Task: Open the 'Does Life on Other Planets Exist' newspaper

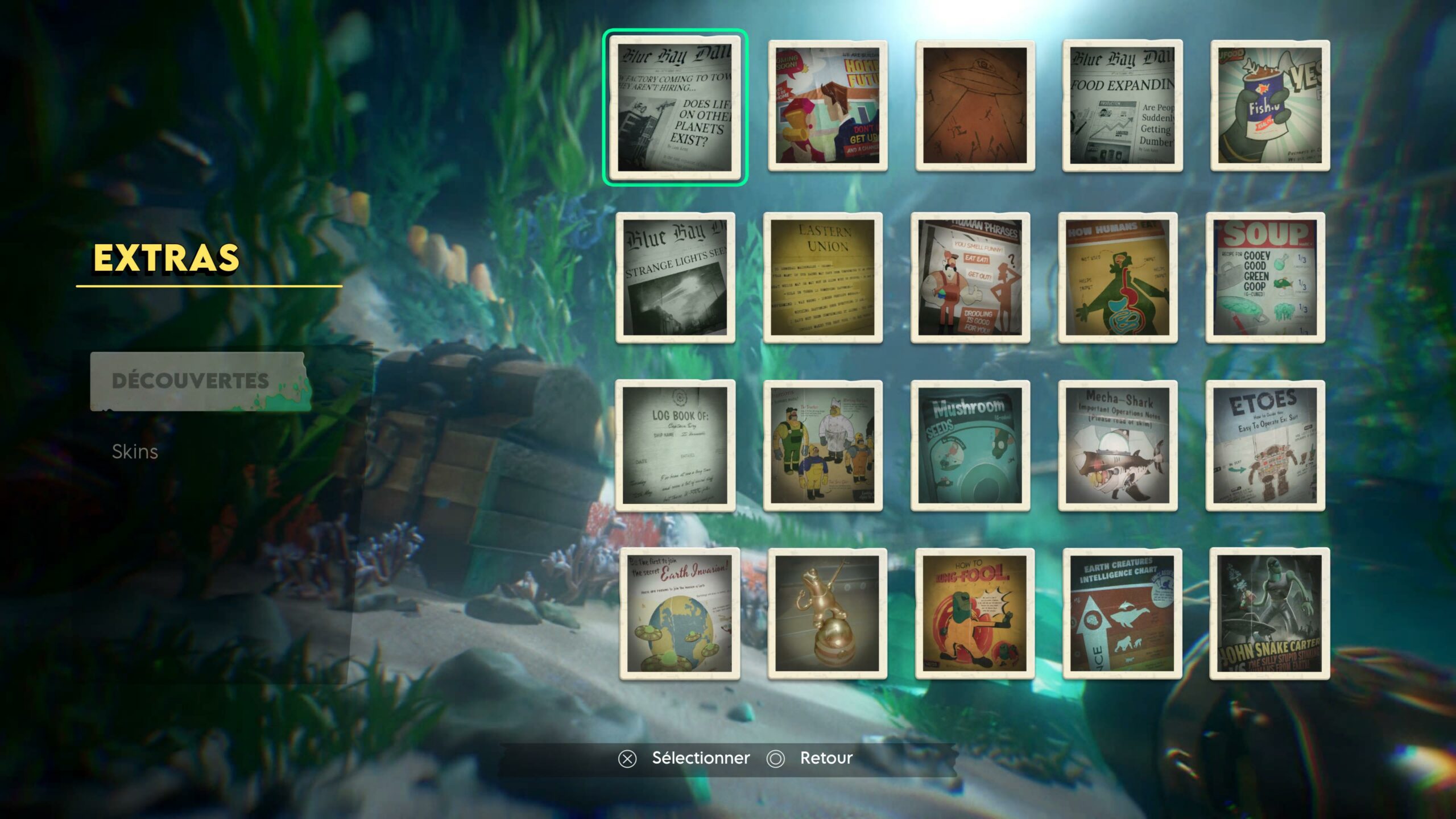Action: (x=675, y=107)
